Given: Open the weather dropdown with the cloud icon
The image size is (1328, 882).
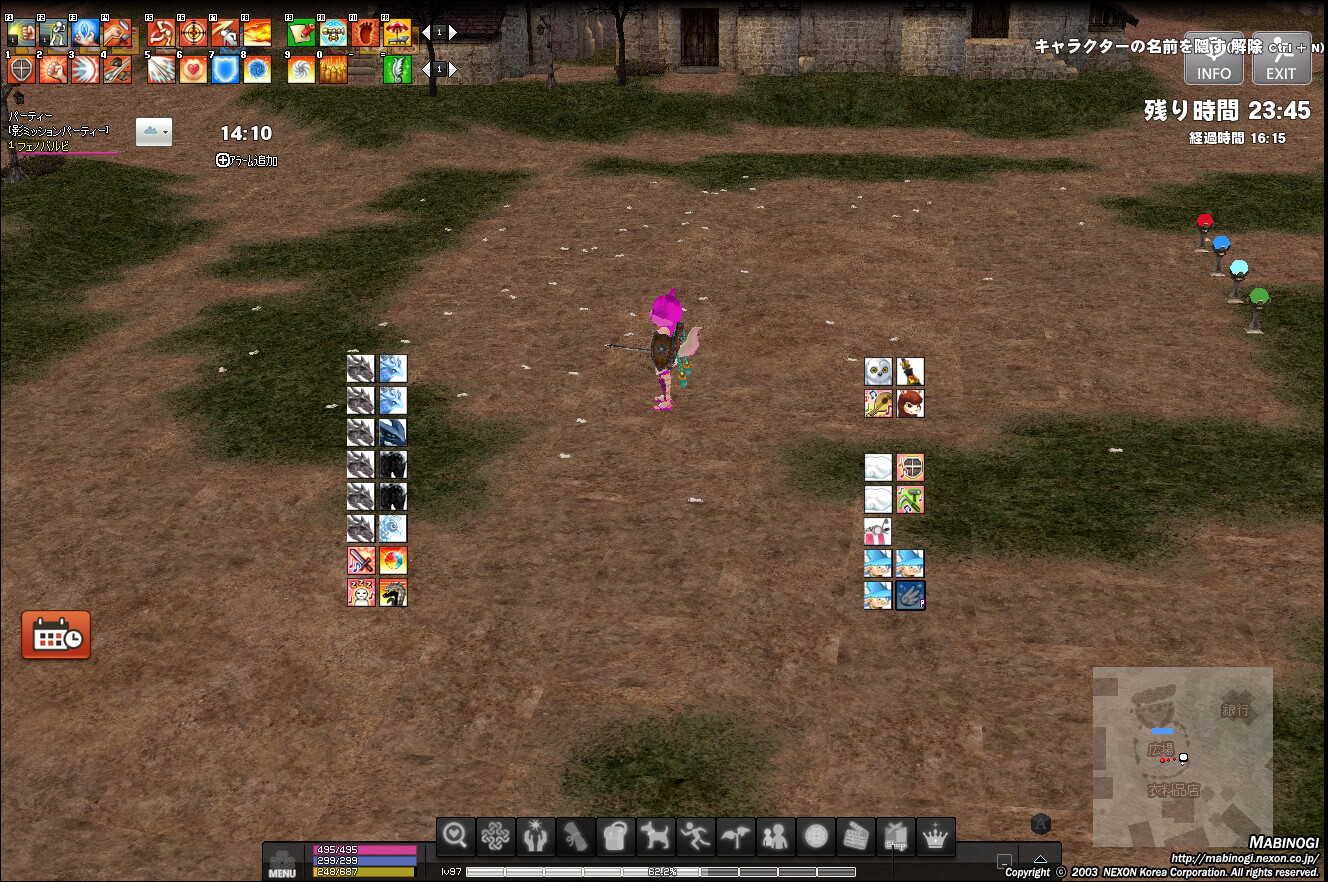Looking at the screenshot, I should pos(153,131).
